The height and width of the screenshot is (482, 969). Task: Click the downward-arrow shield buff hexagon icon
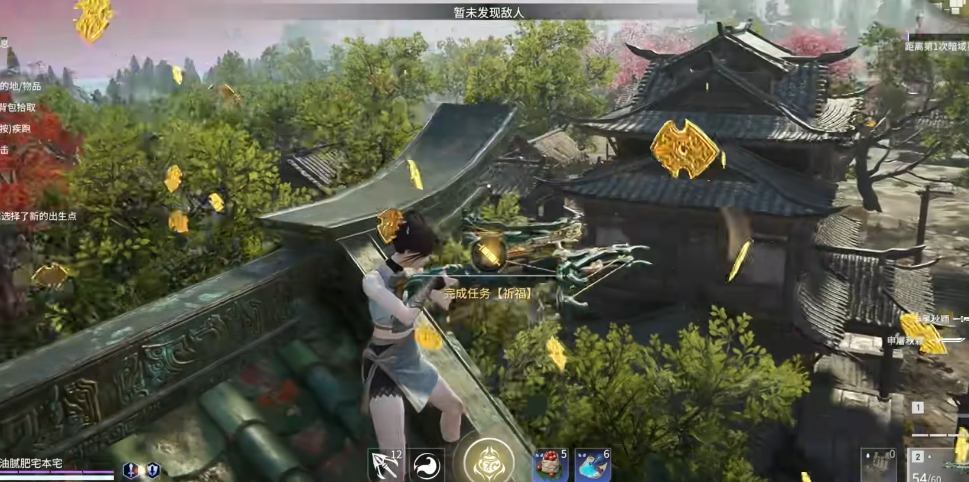pos(152,470)
